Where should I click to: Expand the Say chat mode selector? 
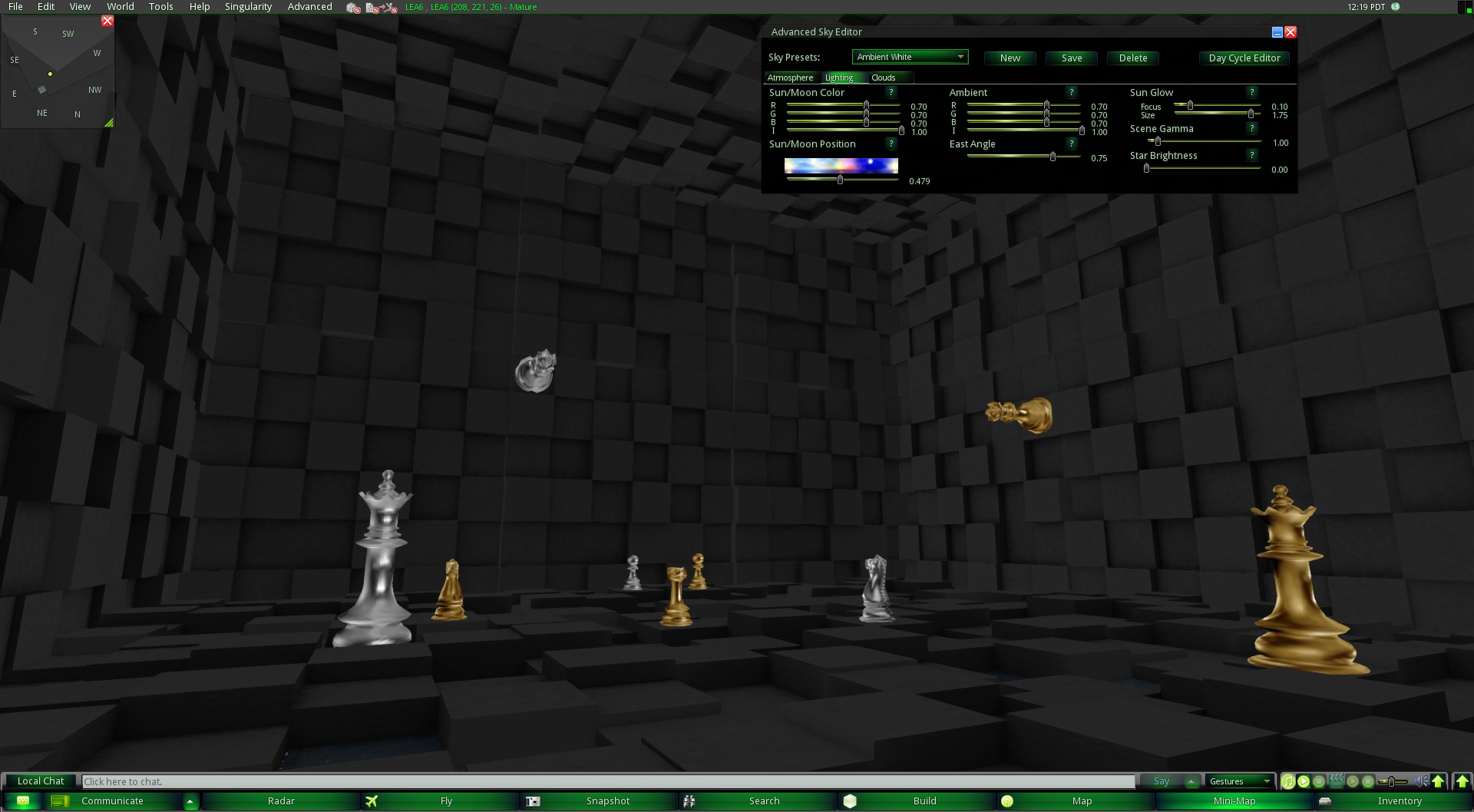1191,781
